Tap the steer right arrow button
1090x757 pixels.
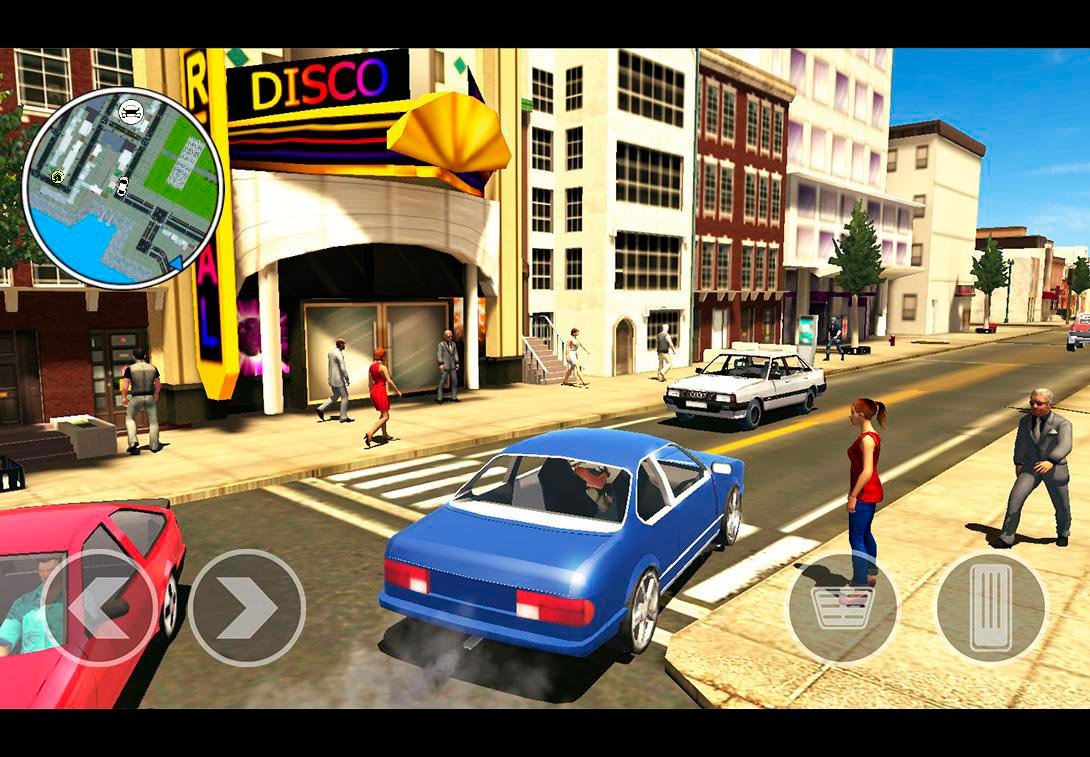246,607
